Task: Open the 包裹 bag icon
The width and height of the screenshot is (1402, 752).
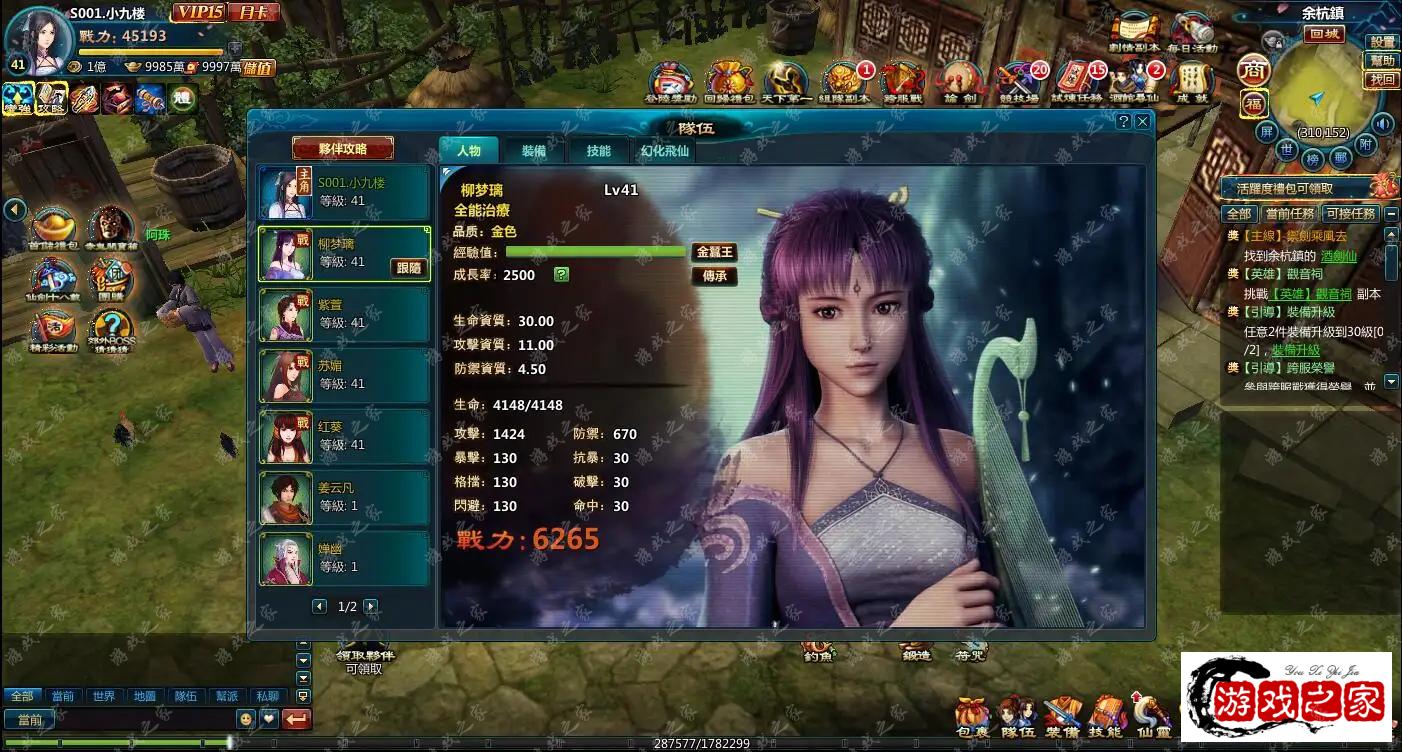Action: [971, 716]
